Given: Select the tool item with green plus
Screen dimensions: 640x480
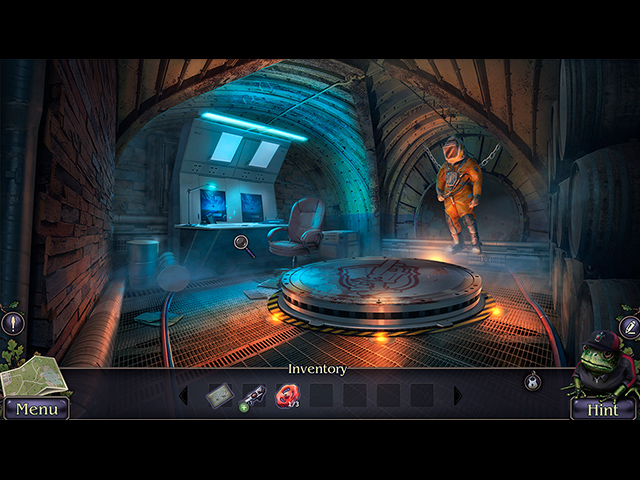Looking at the screenshot, I should pyautogui.click(x=253, y=397).
